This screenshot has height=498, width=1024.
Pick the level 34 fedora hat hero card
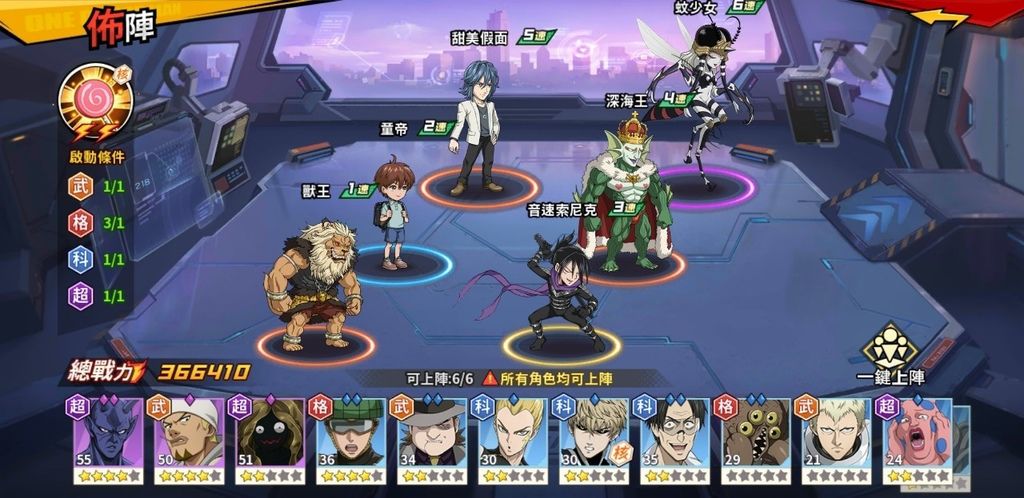click(x=432, y=440)
